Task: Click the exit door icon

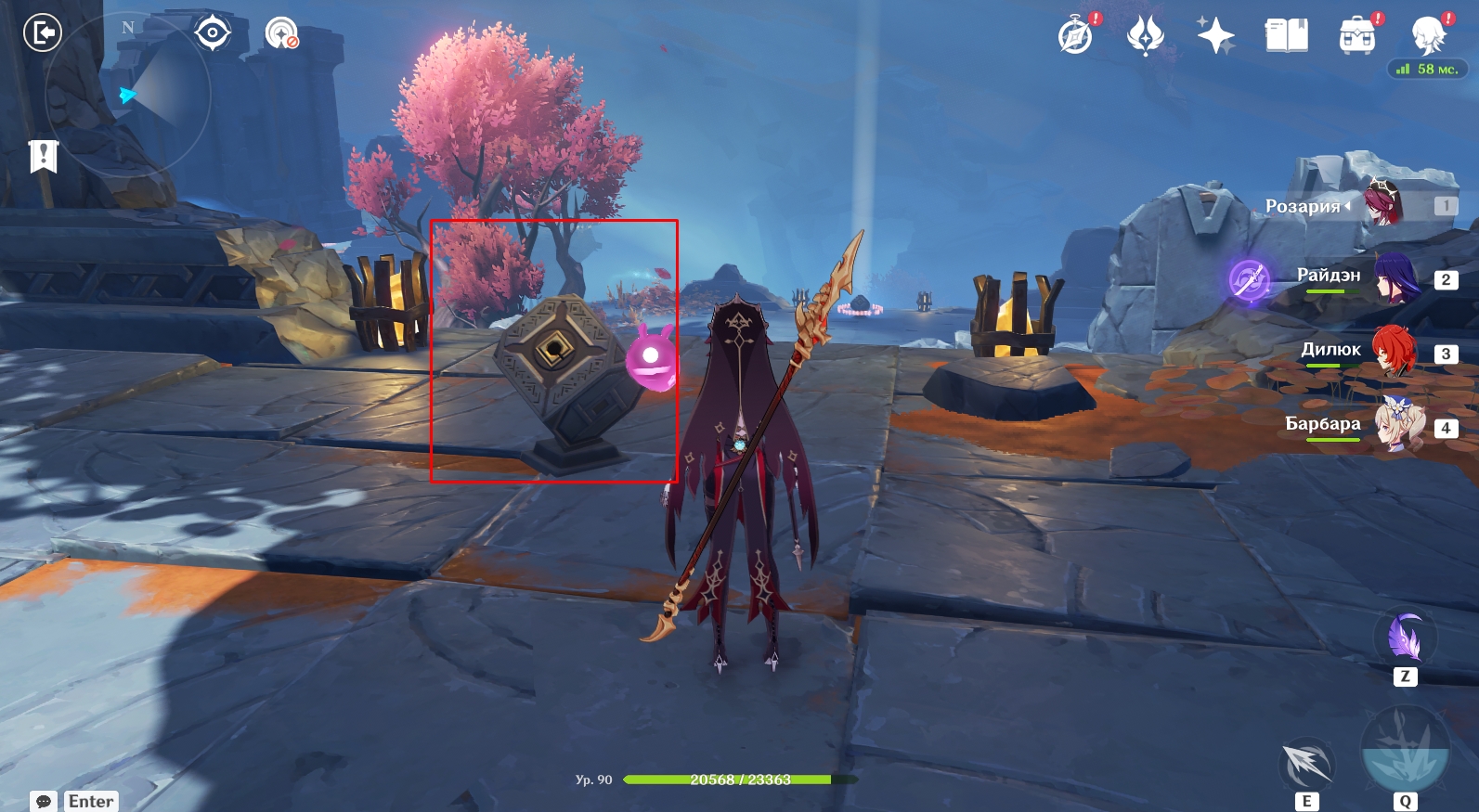Action: click(43, 33)
